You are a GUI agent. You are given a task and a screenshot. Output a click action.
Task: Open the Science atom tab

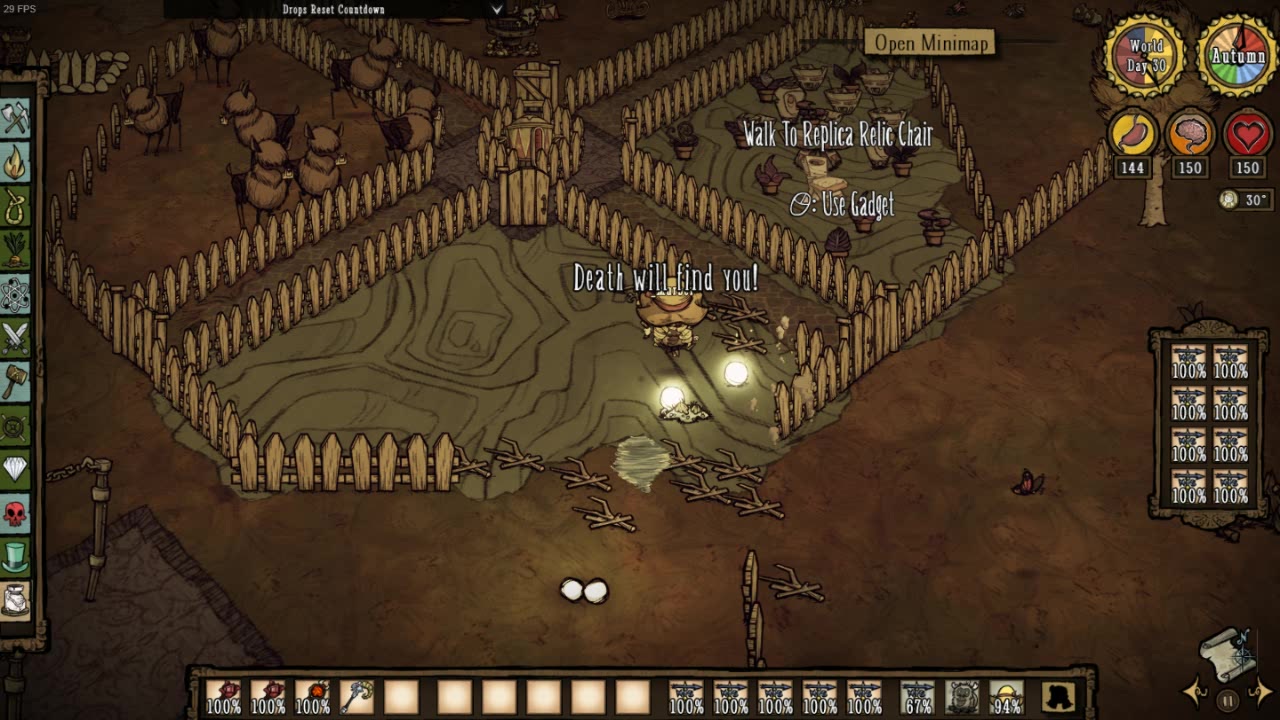[x=15, y=295]
